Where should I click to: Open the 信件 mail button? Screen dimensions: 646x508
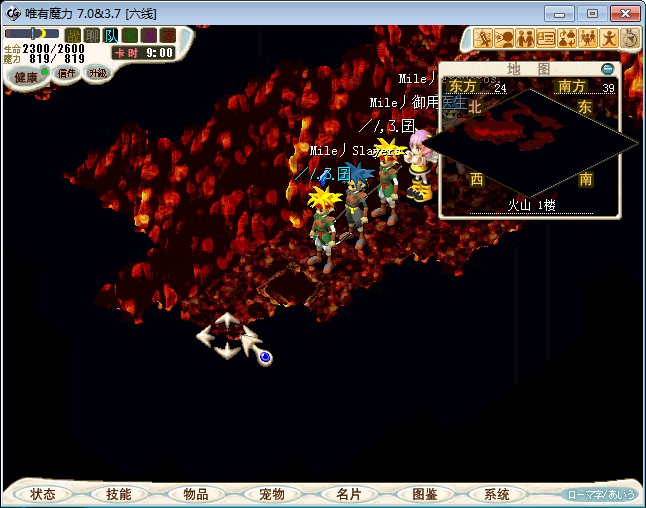(67, 73)
